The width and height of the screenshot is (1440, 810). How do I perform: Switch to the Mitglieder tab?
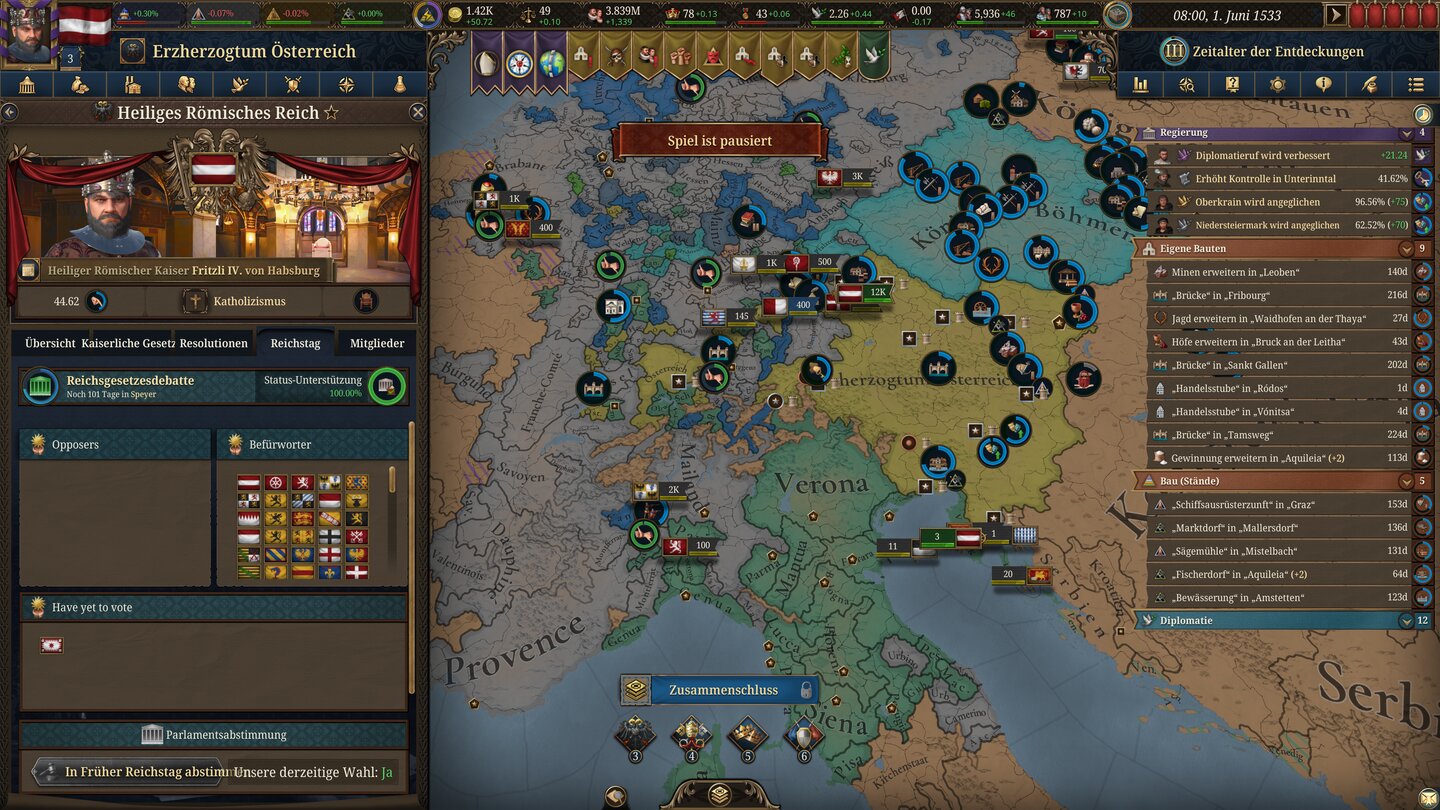coord(376,343)
